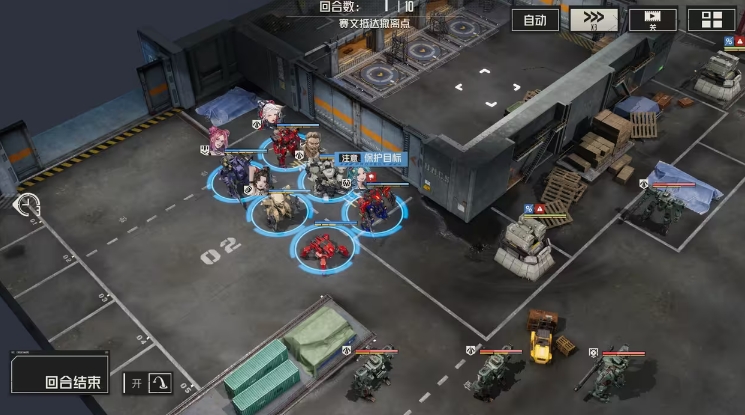
Task: Toggle the 开 arc-trajectory switch
Action: click(x=148, y=382)
